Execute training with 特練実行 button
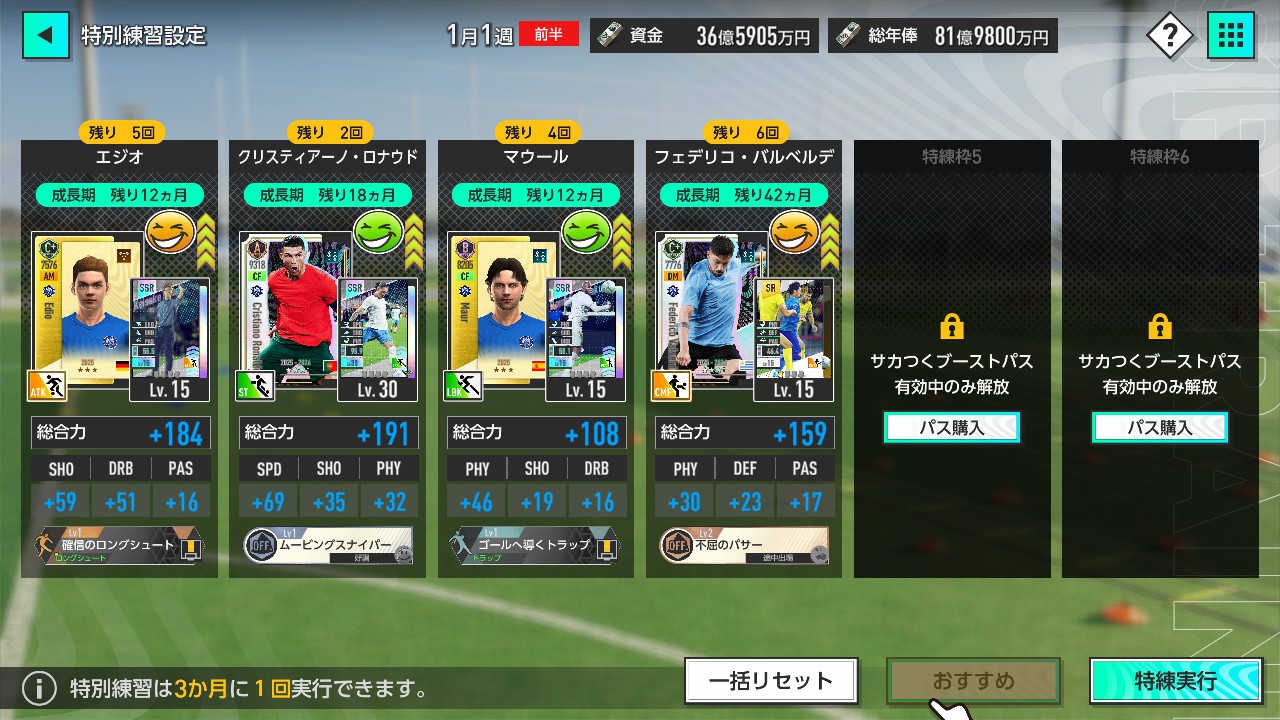1280x720 pixels. [1176, 681]
